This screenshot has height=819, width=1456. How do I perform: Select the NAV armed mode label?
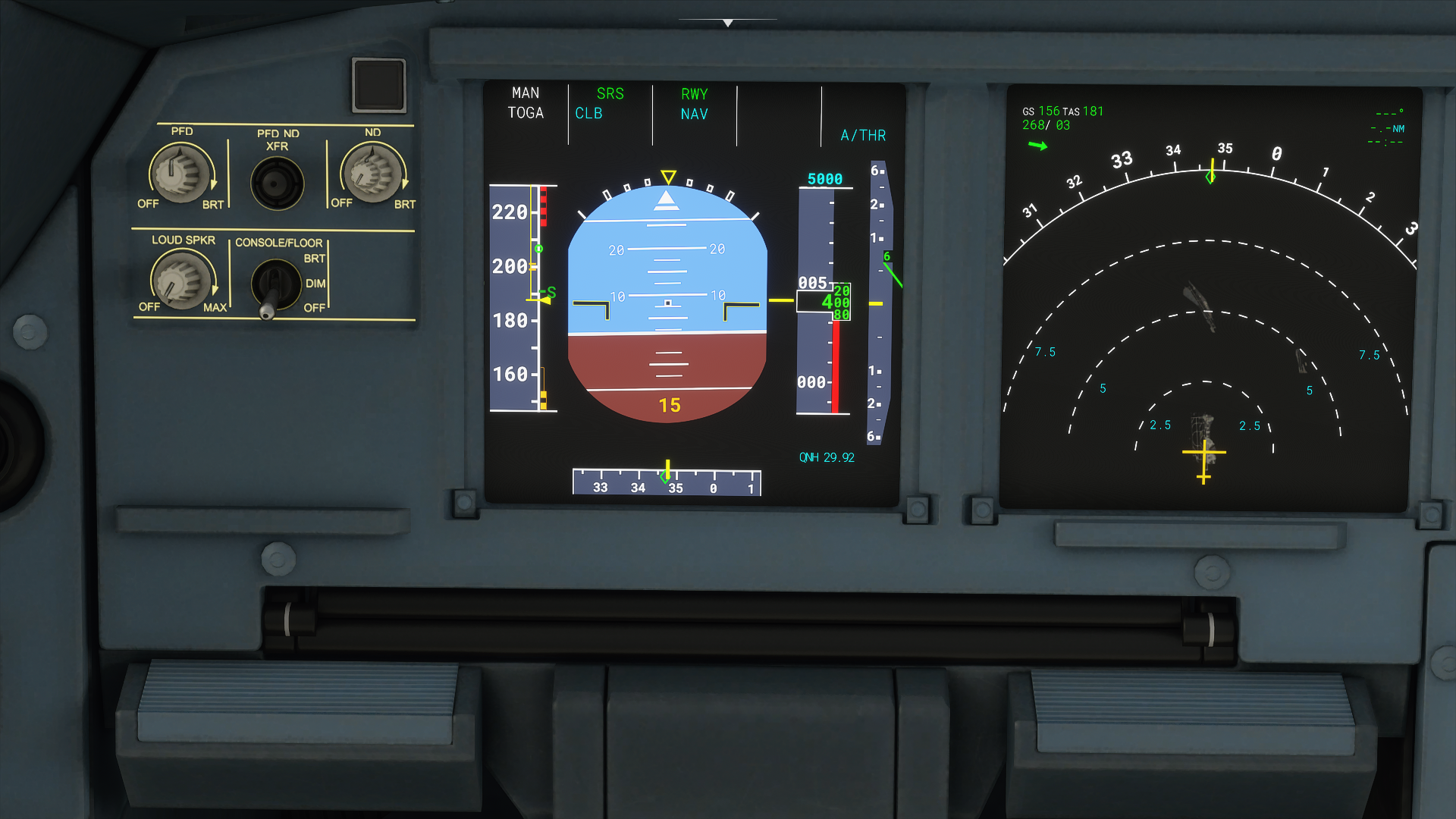[x=693, y=114]
